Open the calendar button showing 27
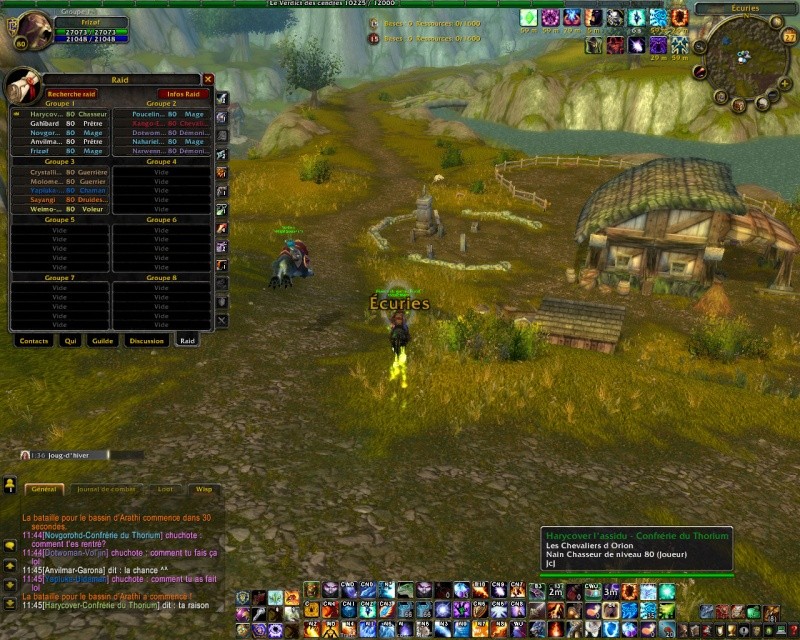 pyautogui.click(x=789, y=36)
